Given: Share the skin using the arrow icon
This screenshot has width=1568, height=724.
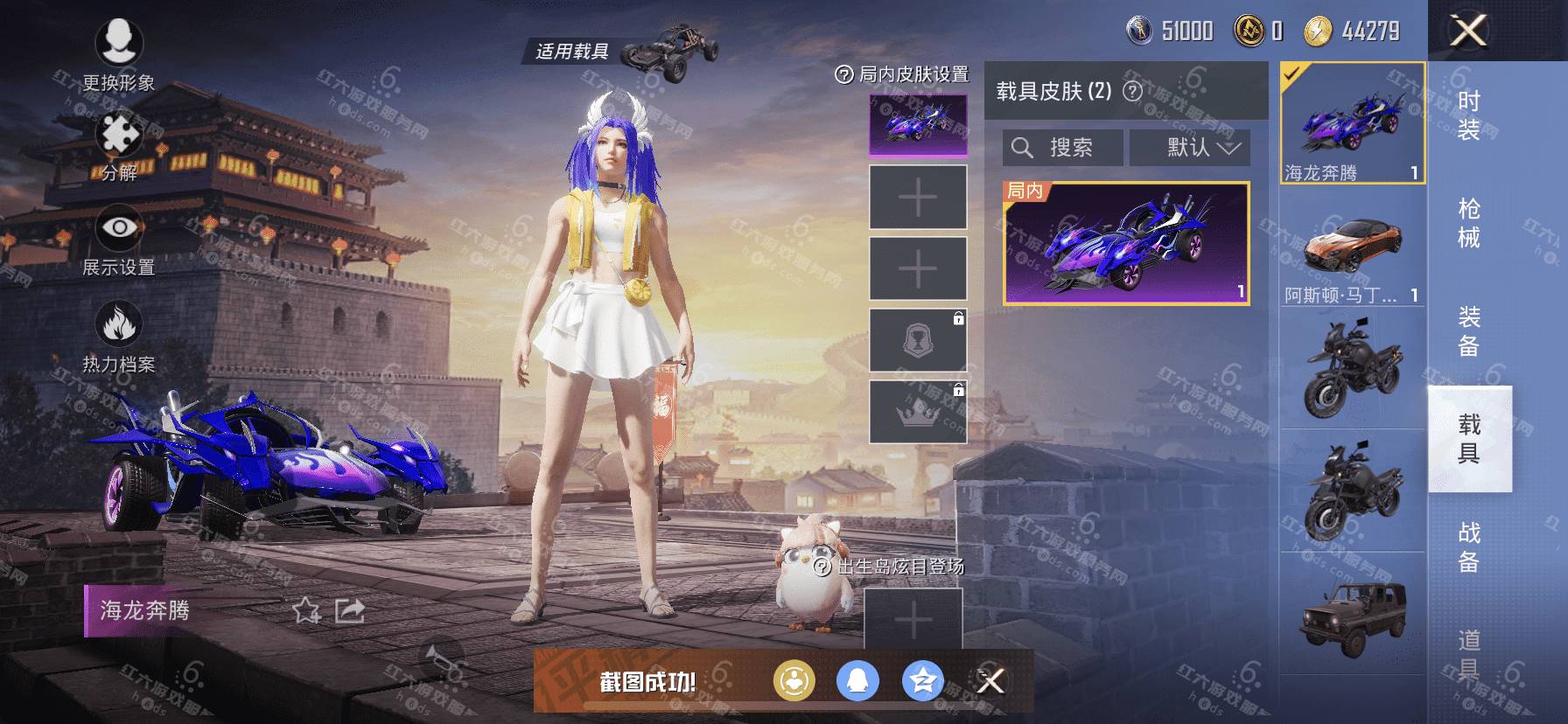Looking at the screenshot, I should click(x=350, y=610).
